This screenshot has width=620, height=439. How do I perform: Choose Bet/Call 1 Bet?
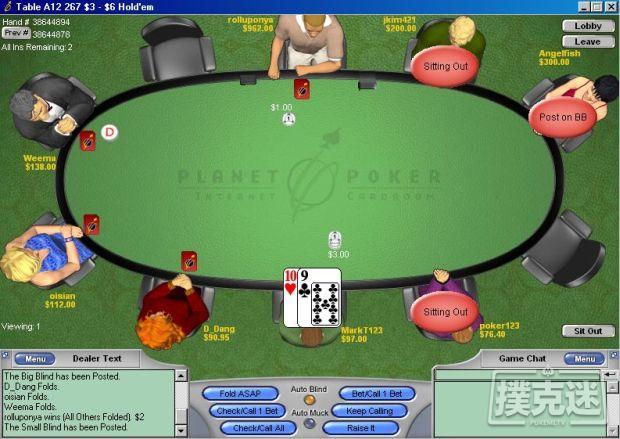coord(377,394)
